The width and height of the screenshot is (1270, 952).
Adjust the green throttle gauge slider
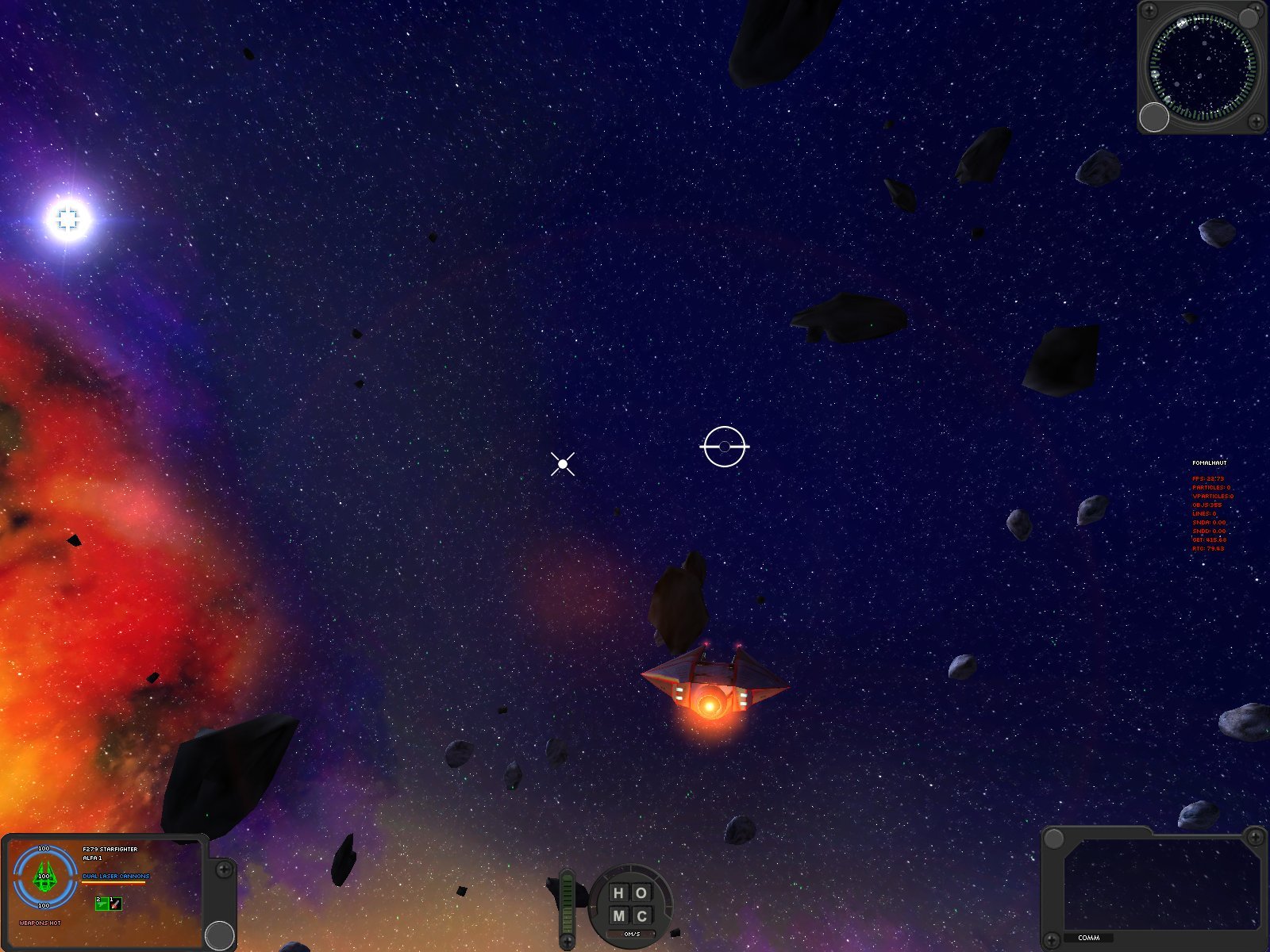[567, 903]
